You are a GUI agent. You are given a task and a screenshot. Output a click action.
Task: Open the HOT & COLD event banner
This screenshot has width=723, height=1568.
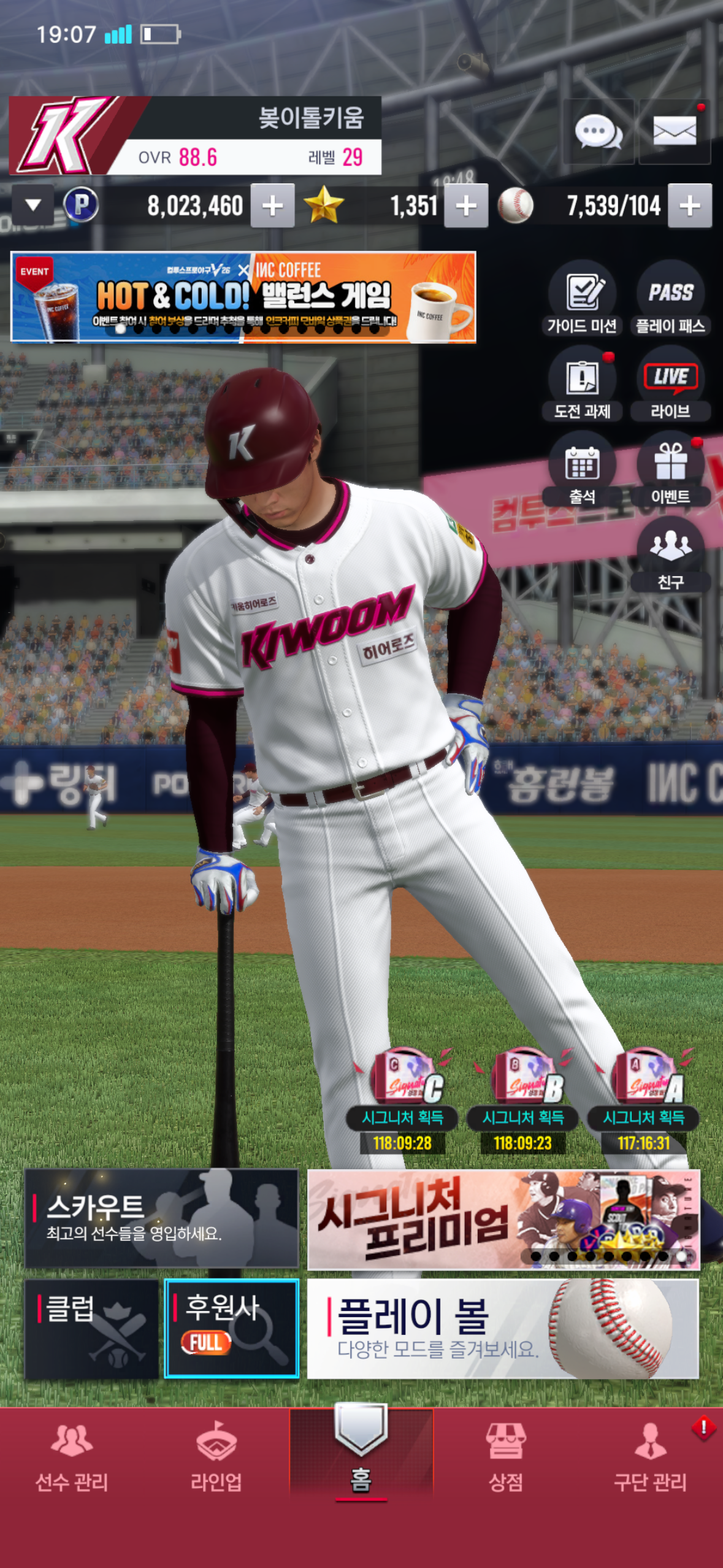click(243, 297)
